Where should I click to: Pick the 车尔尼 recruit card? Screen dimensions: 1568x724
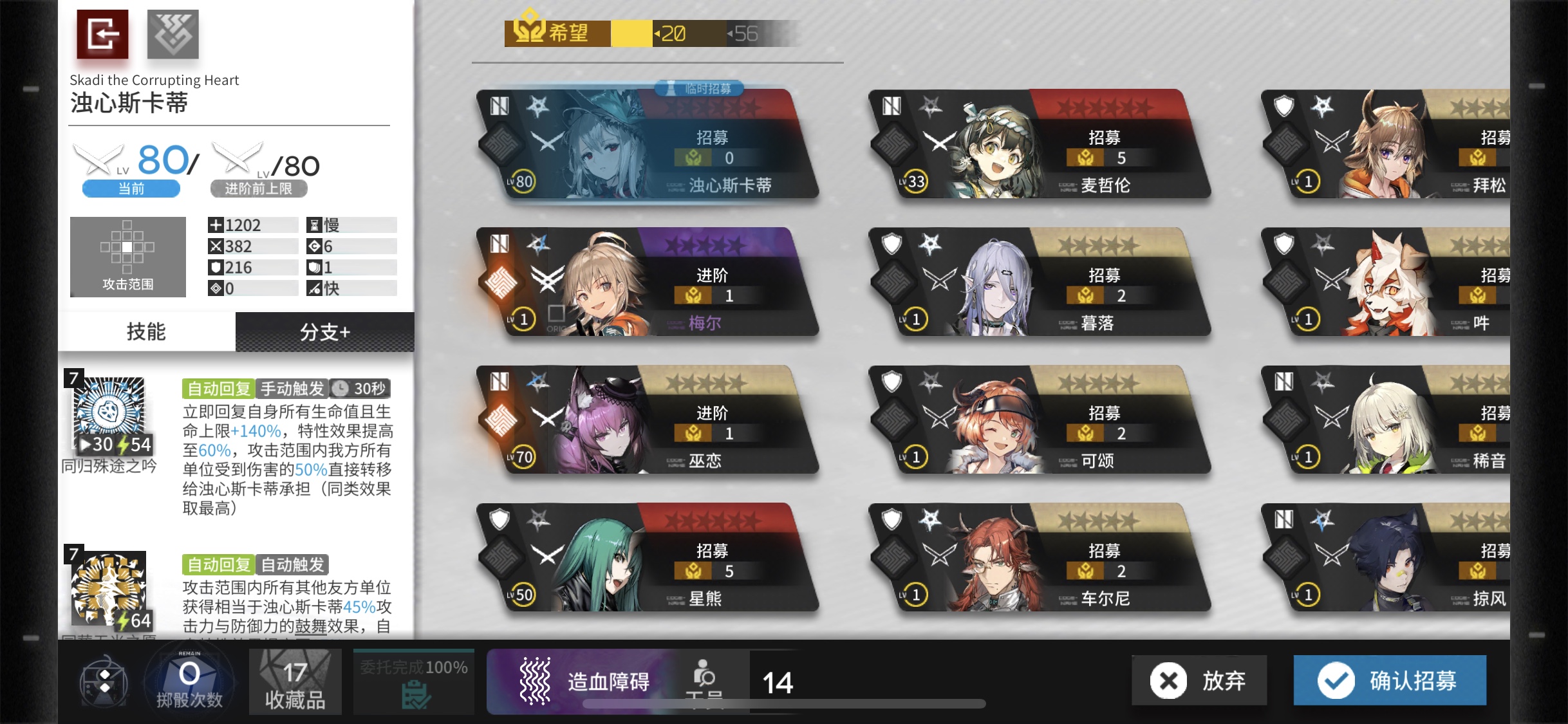point(1039,558)
